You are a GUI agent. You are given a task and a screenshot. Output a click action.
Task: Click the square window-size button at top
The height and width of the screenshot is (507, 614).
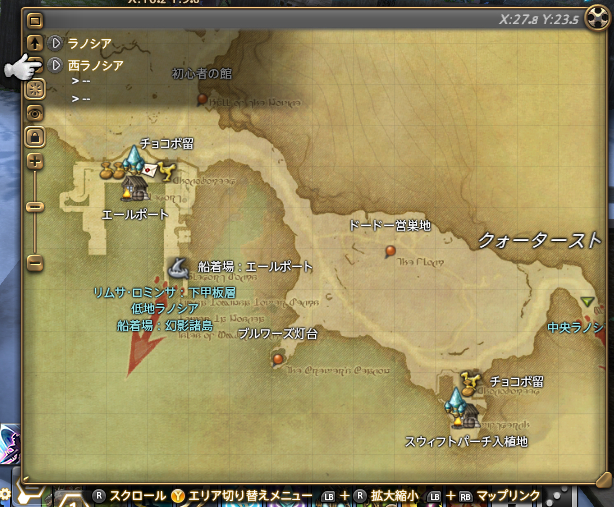click(34, 20)
